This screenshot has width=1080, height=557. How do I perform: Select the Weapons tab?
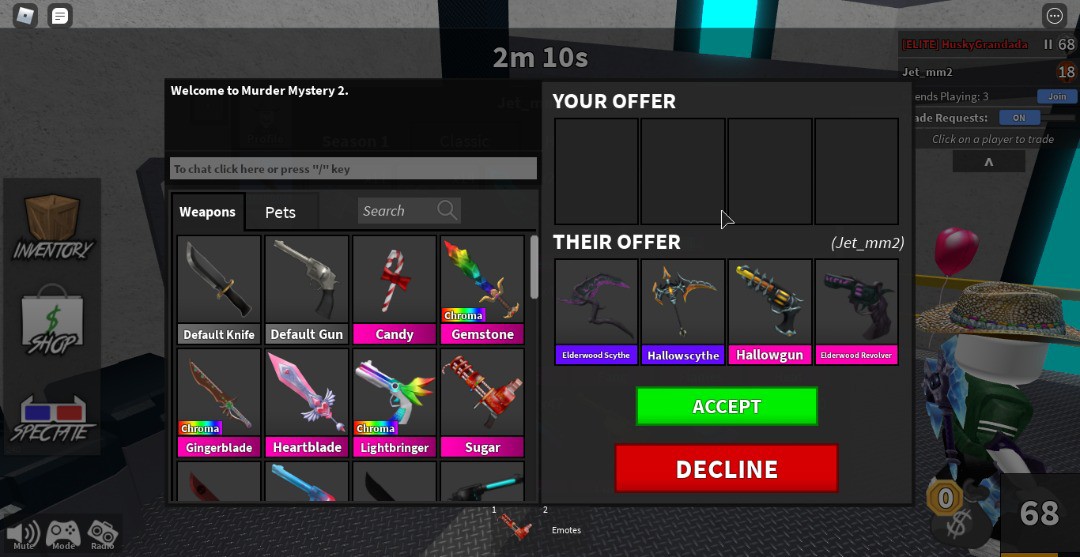tap(207, 212)
